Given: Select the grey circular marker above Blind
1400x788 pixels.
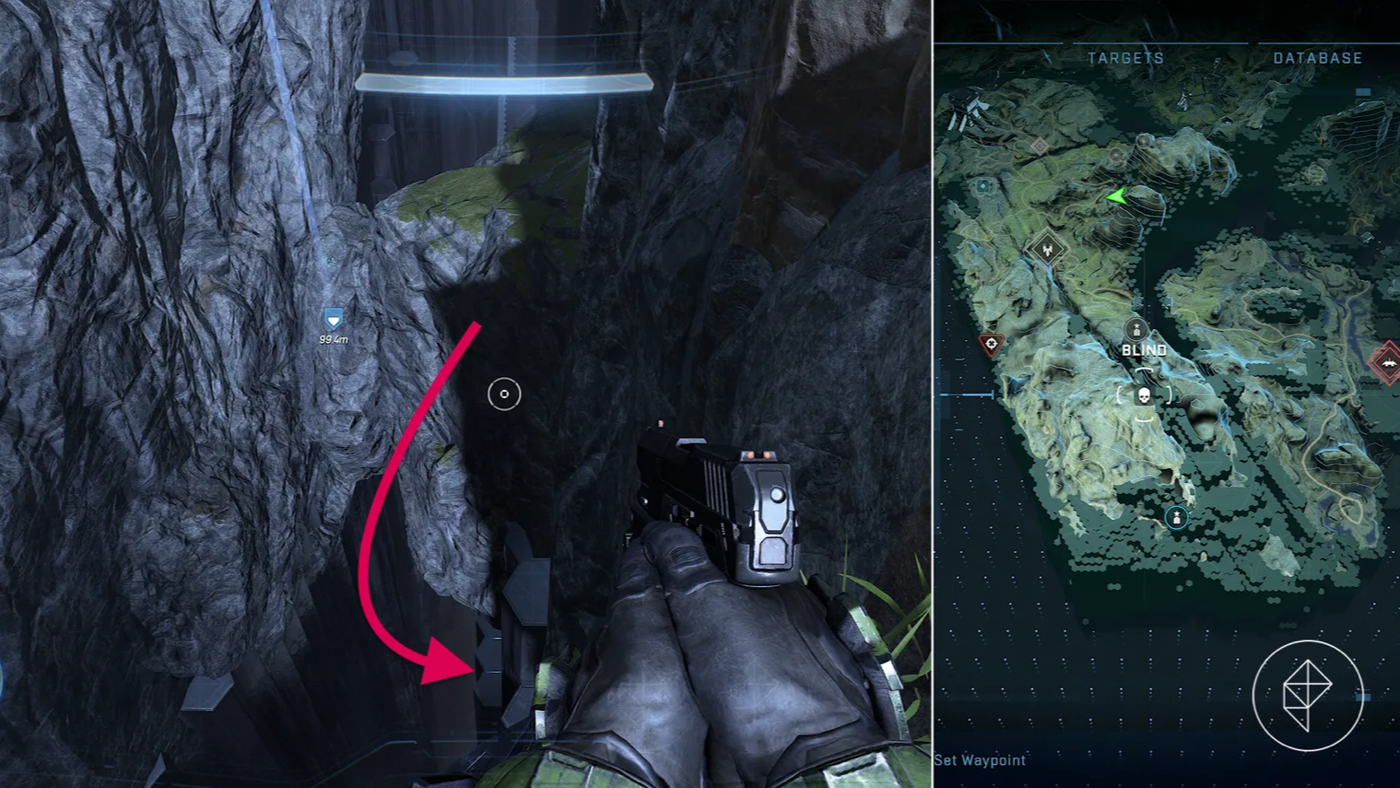Looking at the screenshot, I should point(1135,328).
